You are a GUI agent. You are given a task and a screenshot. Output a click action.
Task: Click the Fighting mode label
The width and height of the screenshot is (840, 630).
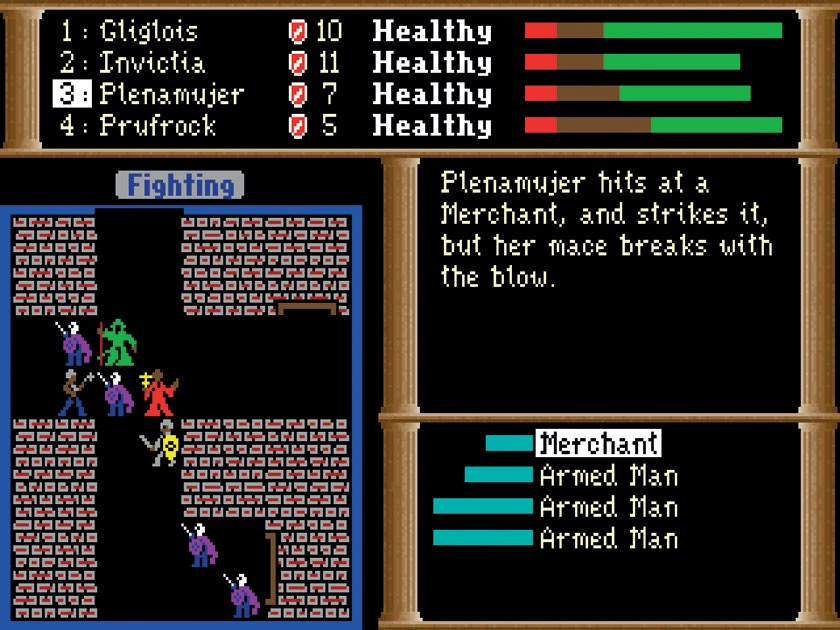point(180,185)
